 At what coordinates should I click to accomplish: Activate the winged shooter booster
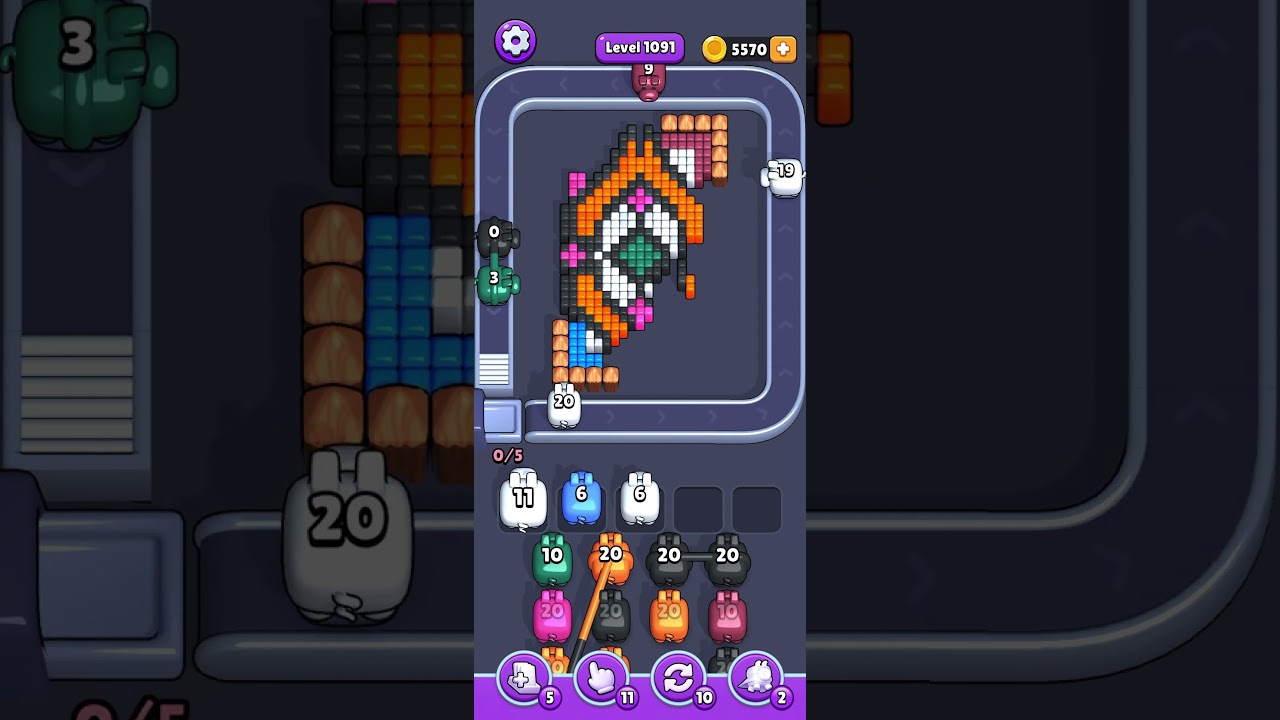tap(756, 679)
